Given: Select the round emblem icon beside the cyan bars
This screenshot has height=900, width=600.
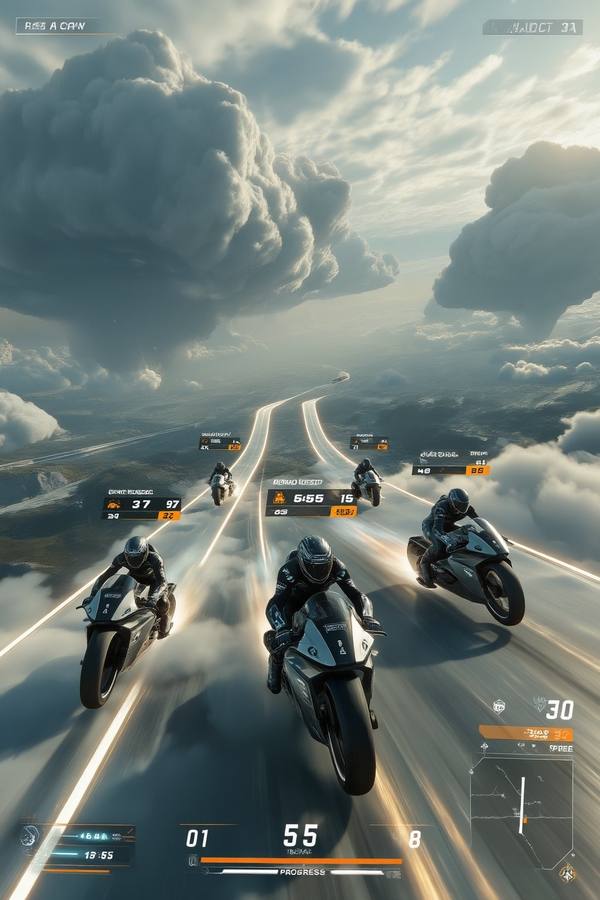Looking at the screenshot, I should coord(30,836).
